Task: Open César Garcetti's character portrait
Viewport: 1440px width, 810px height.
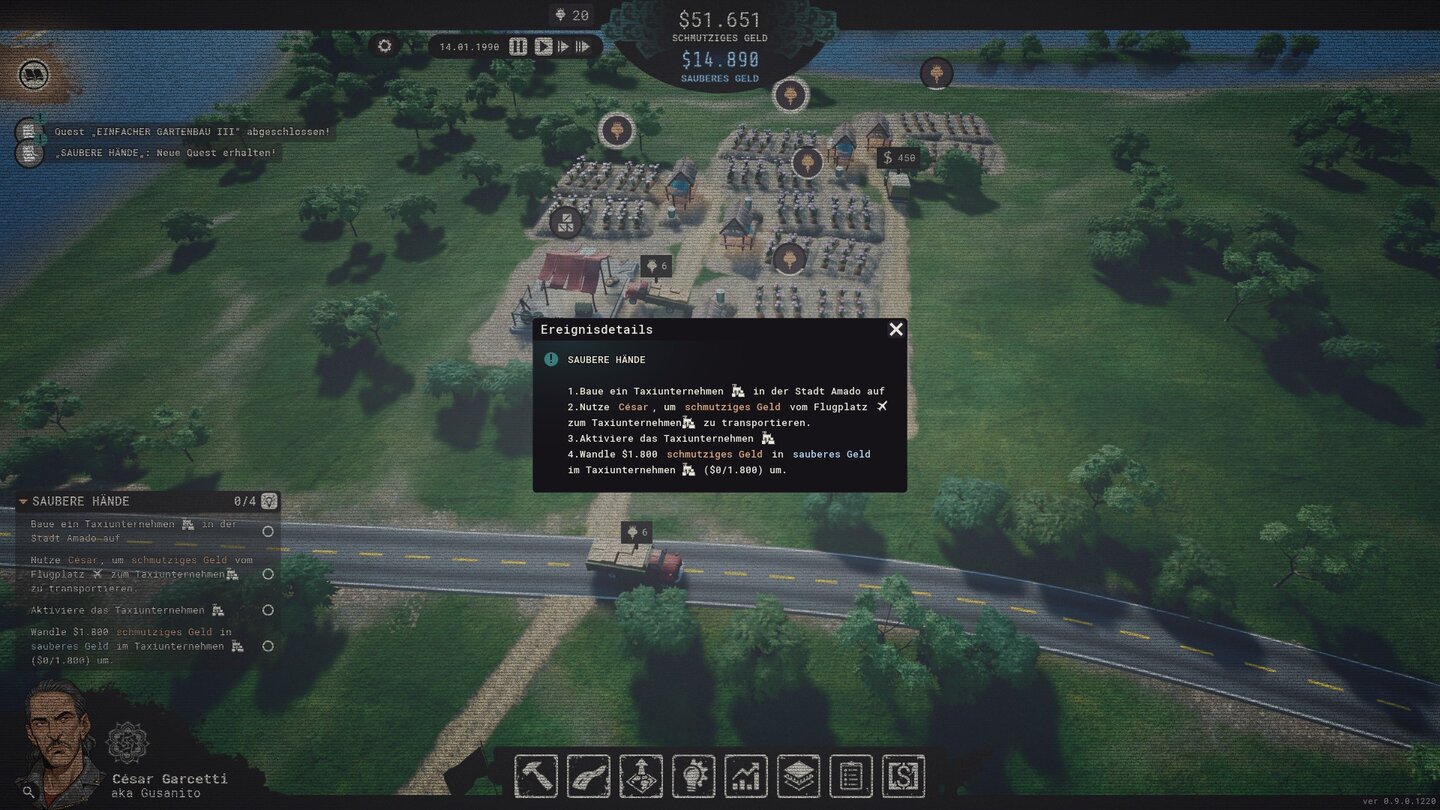Action: (57, 739)
